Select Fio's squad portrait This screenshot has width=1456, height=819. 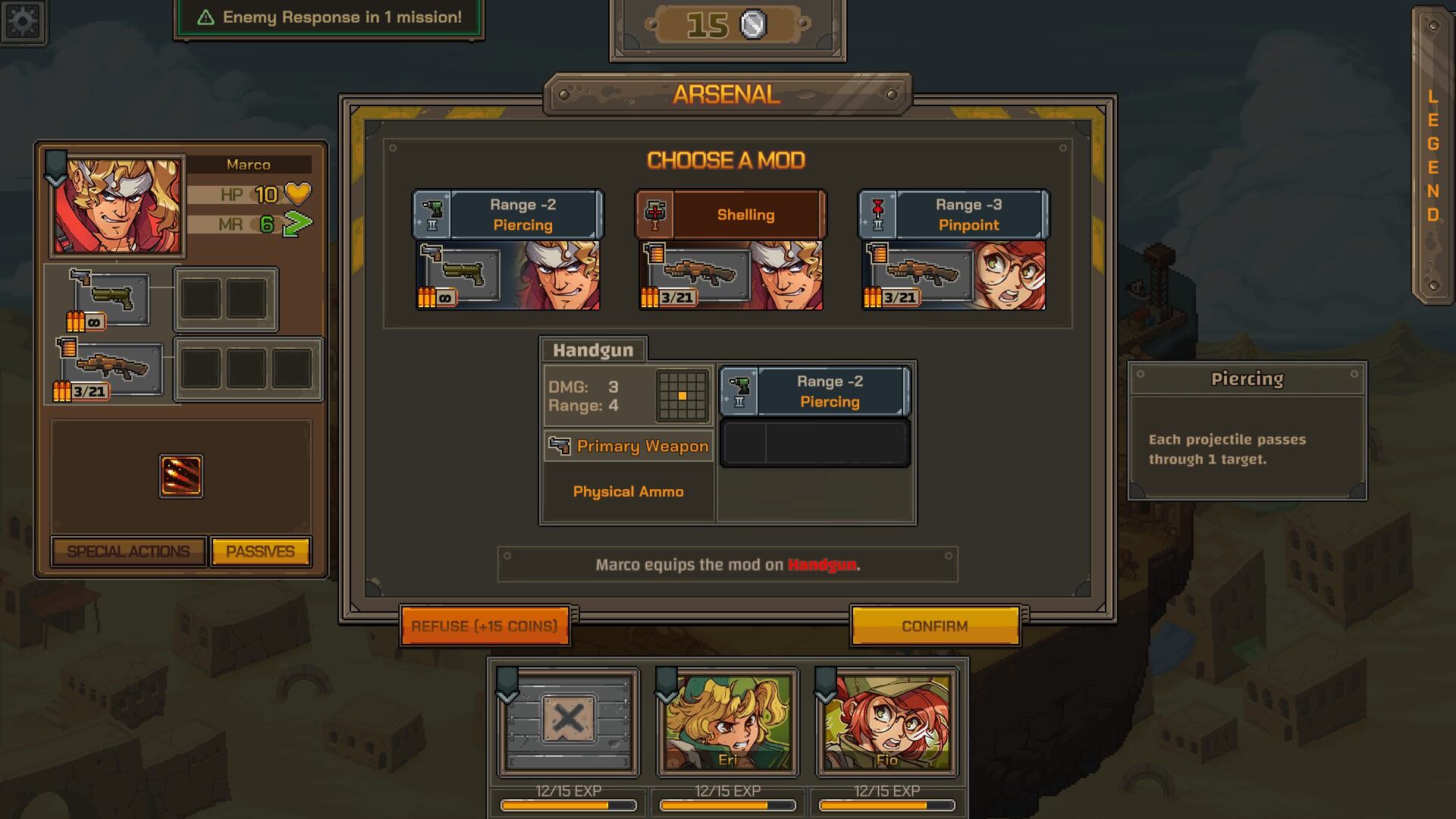(886, 723)
